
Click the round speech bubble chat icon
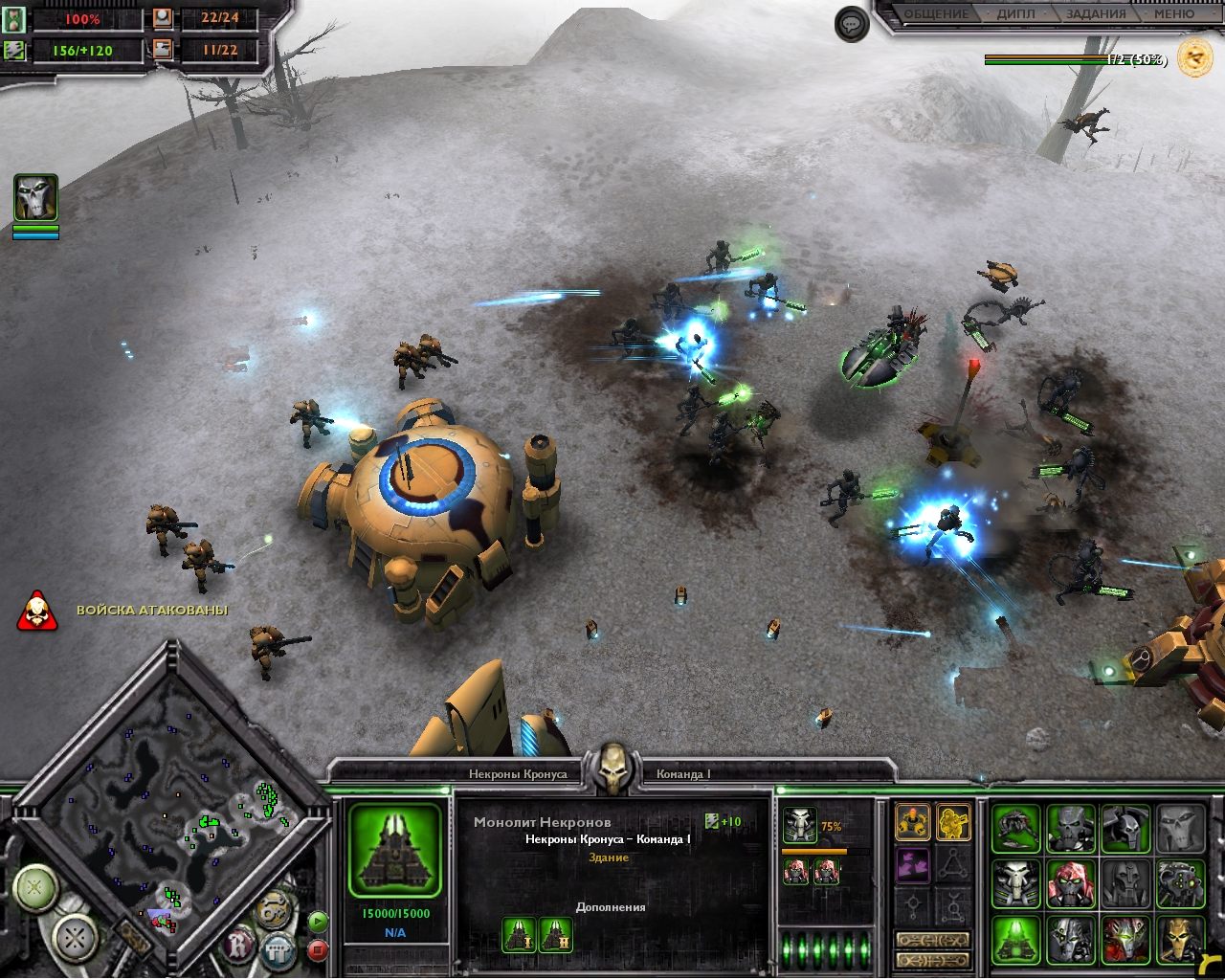pos(852,24)
